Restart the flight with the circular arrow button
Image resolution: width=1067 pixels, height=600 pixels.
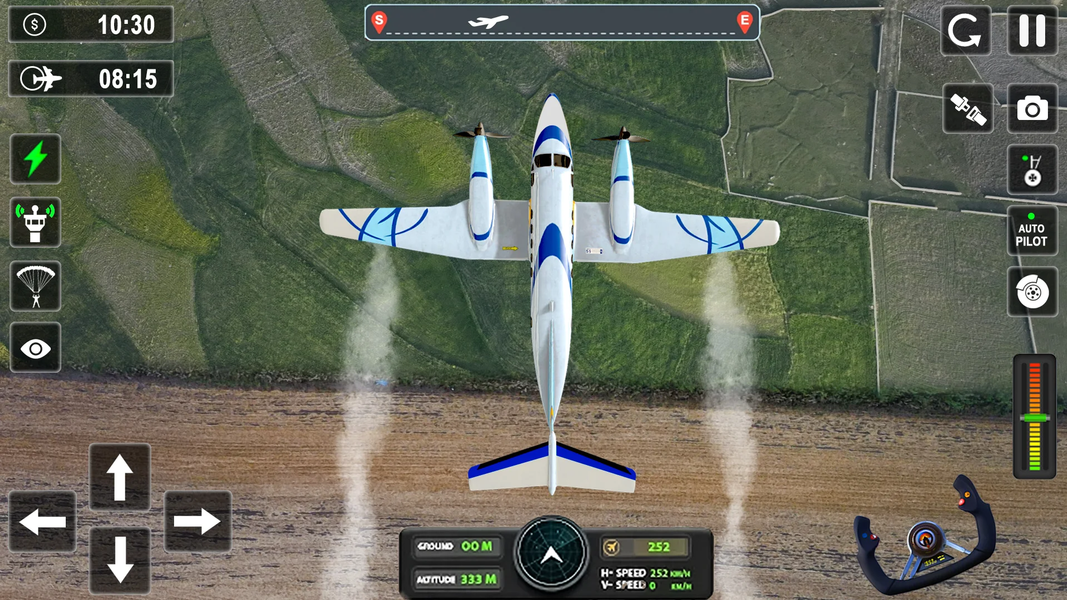click(966, 31)
